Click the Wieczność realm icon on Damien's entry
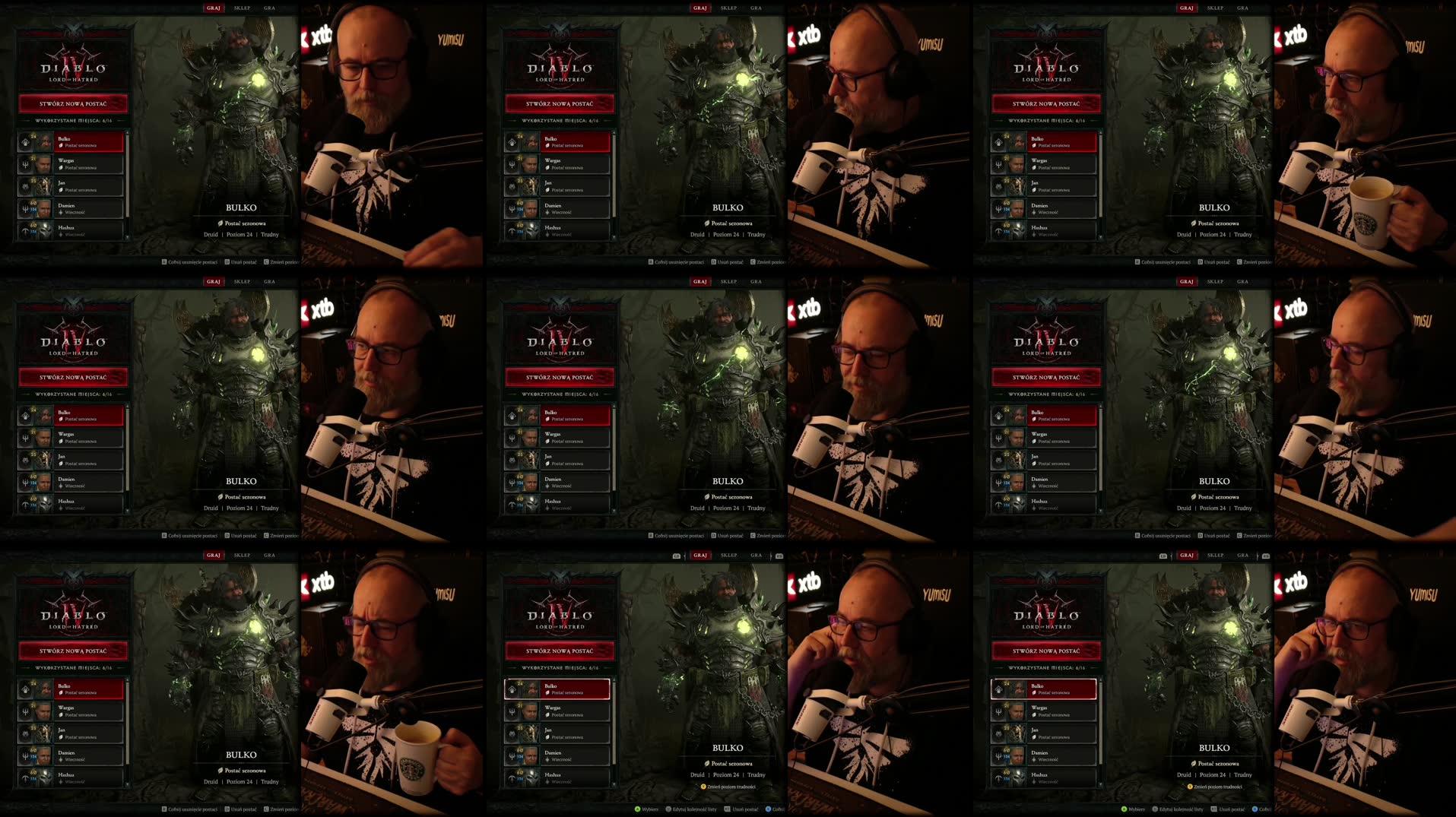 click(547, 759)
